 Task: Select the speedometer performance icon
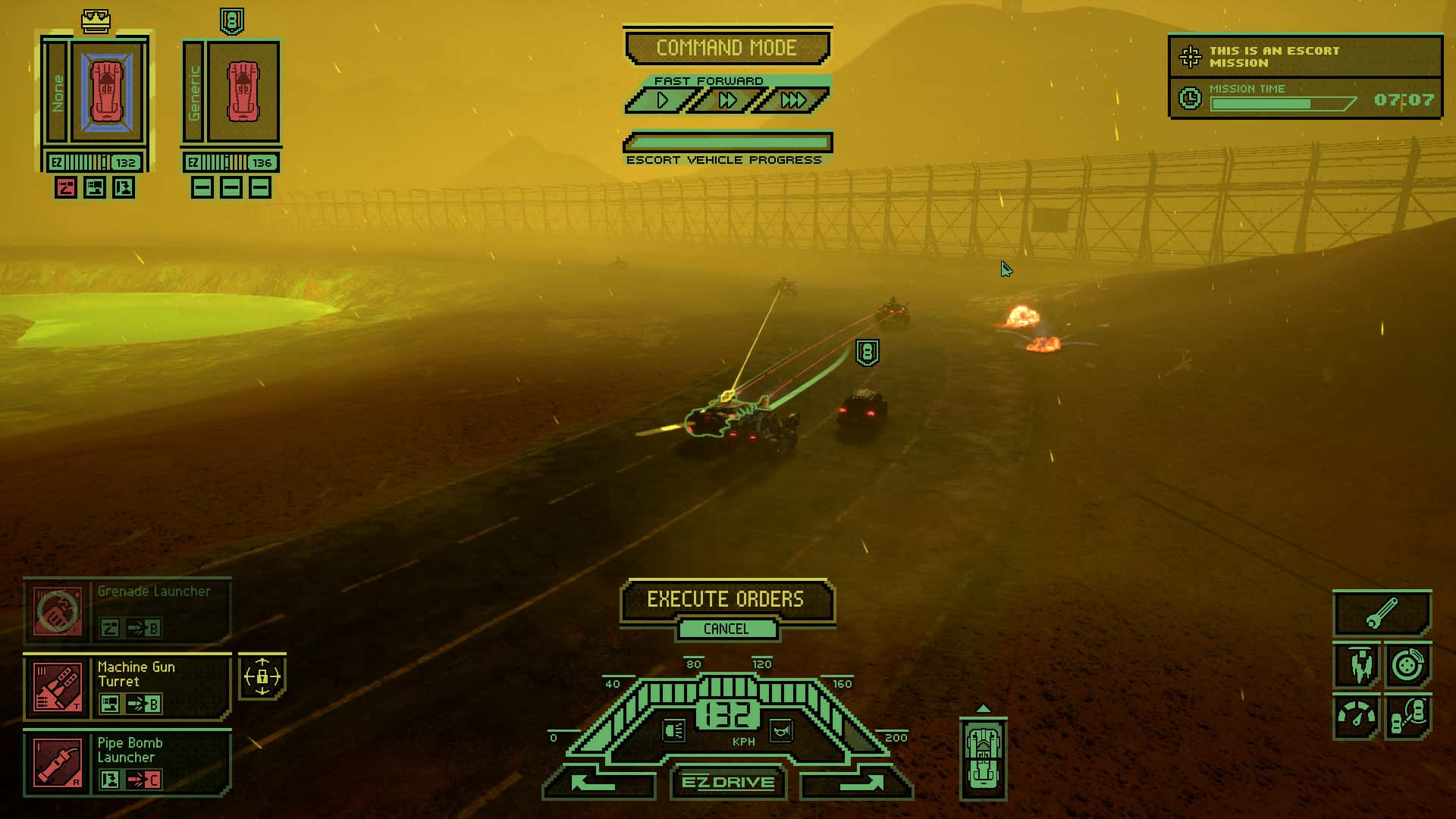1357,716
